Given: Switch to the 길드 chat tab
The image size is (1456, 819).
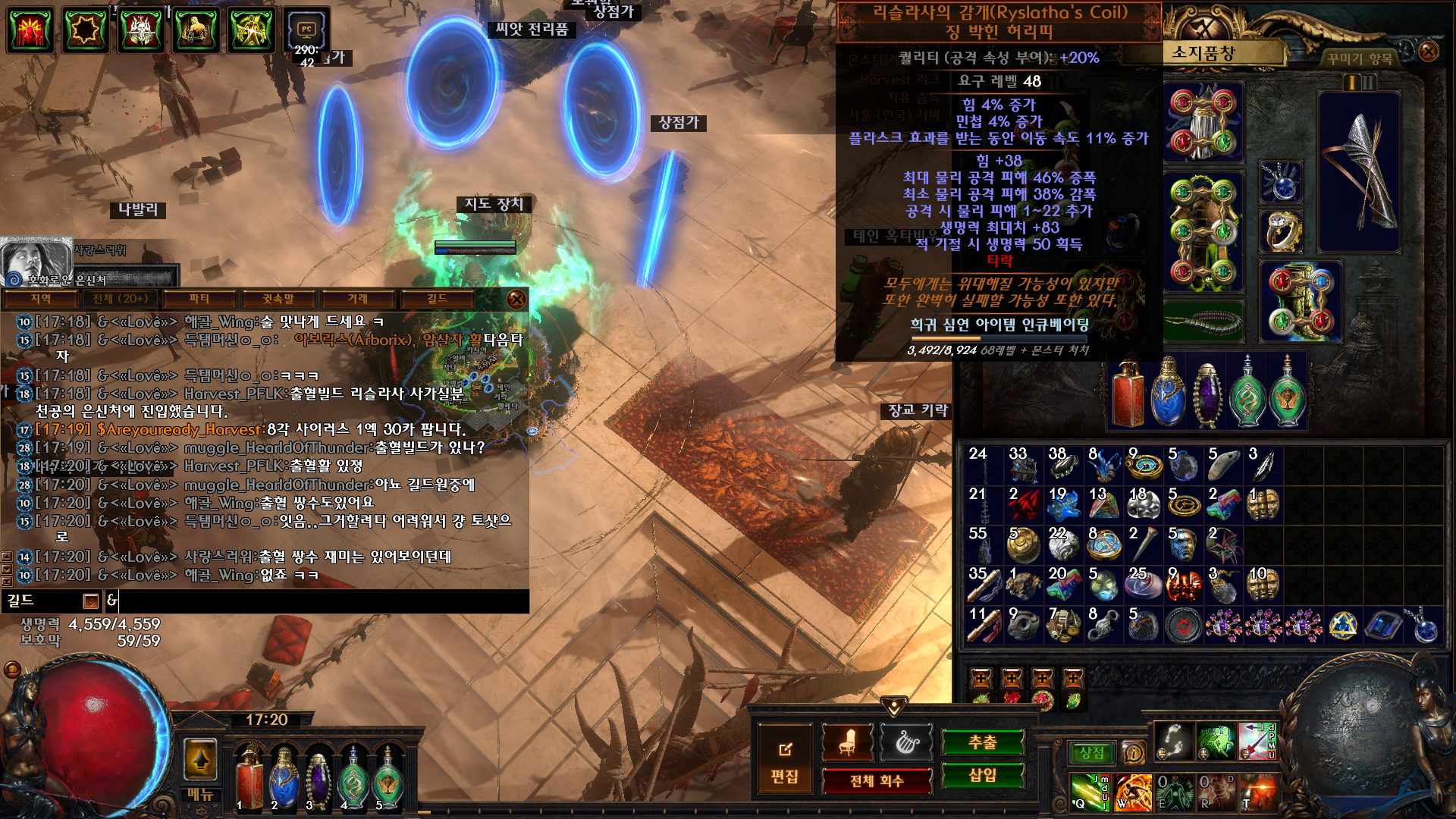Looking at the screenshot, I should 437,299.
